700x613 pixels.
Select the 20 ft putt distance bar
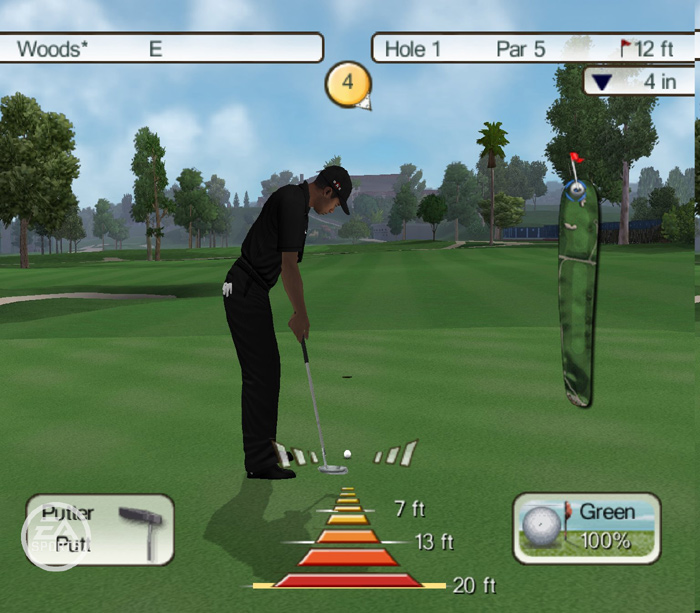pos(348,580)
